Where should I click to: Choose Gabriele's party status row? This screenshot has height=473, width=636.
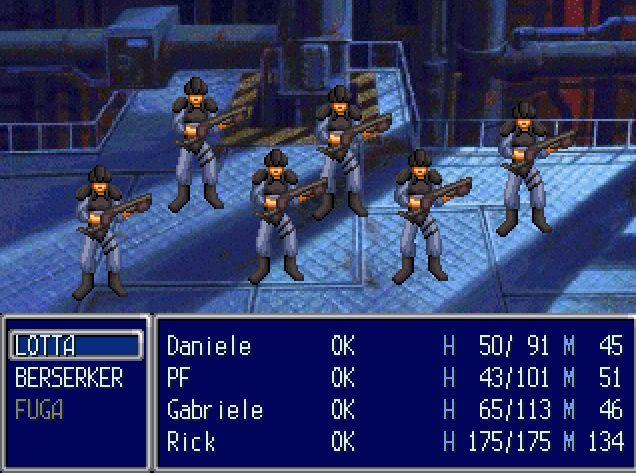coord(395,410)
